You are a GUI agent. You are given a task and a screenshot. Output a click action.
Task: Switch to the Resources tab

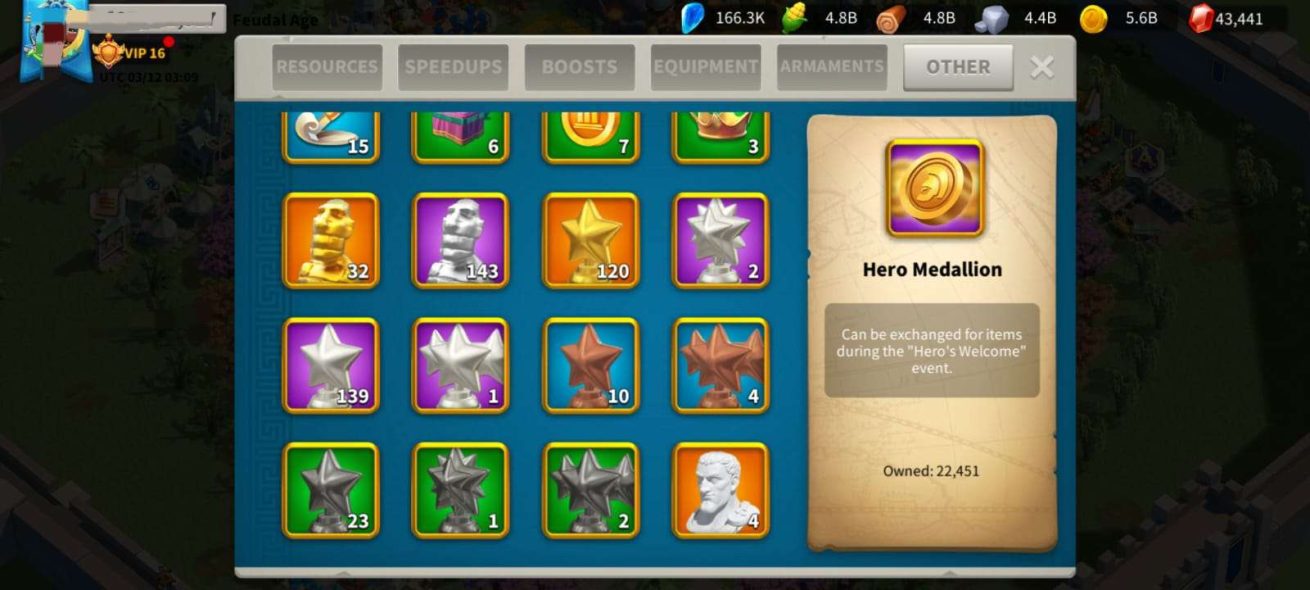point(327,67)
